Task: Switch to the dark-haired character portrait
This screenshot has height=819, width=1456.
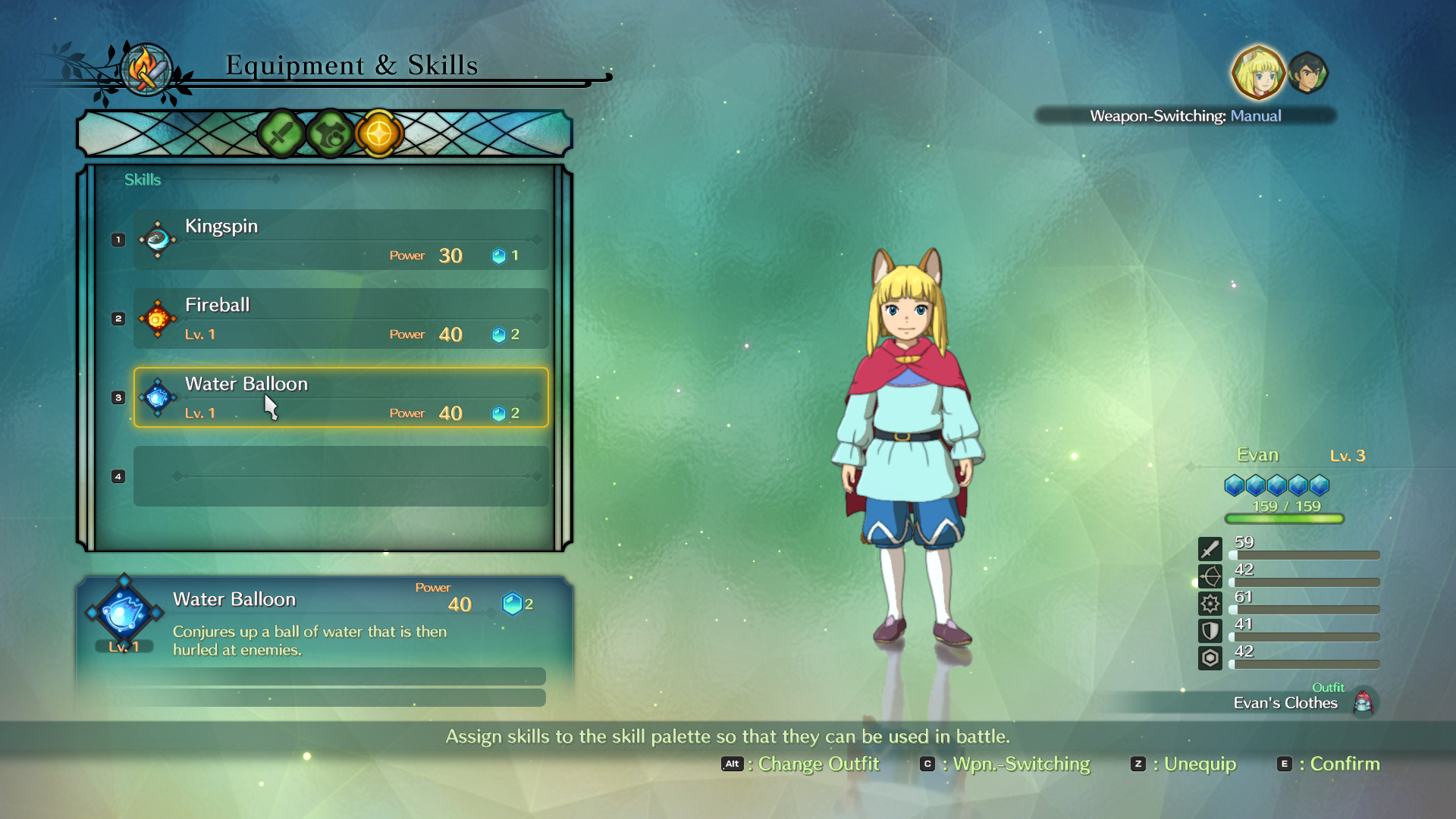Action: (x=1308, y=74)
